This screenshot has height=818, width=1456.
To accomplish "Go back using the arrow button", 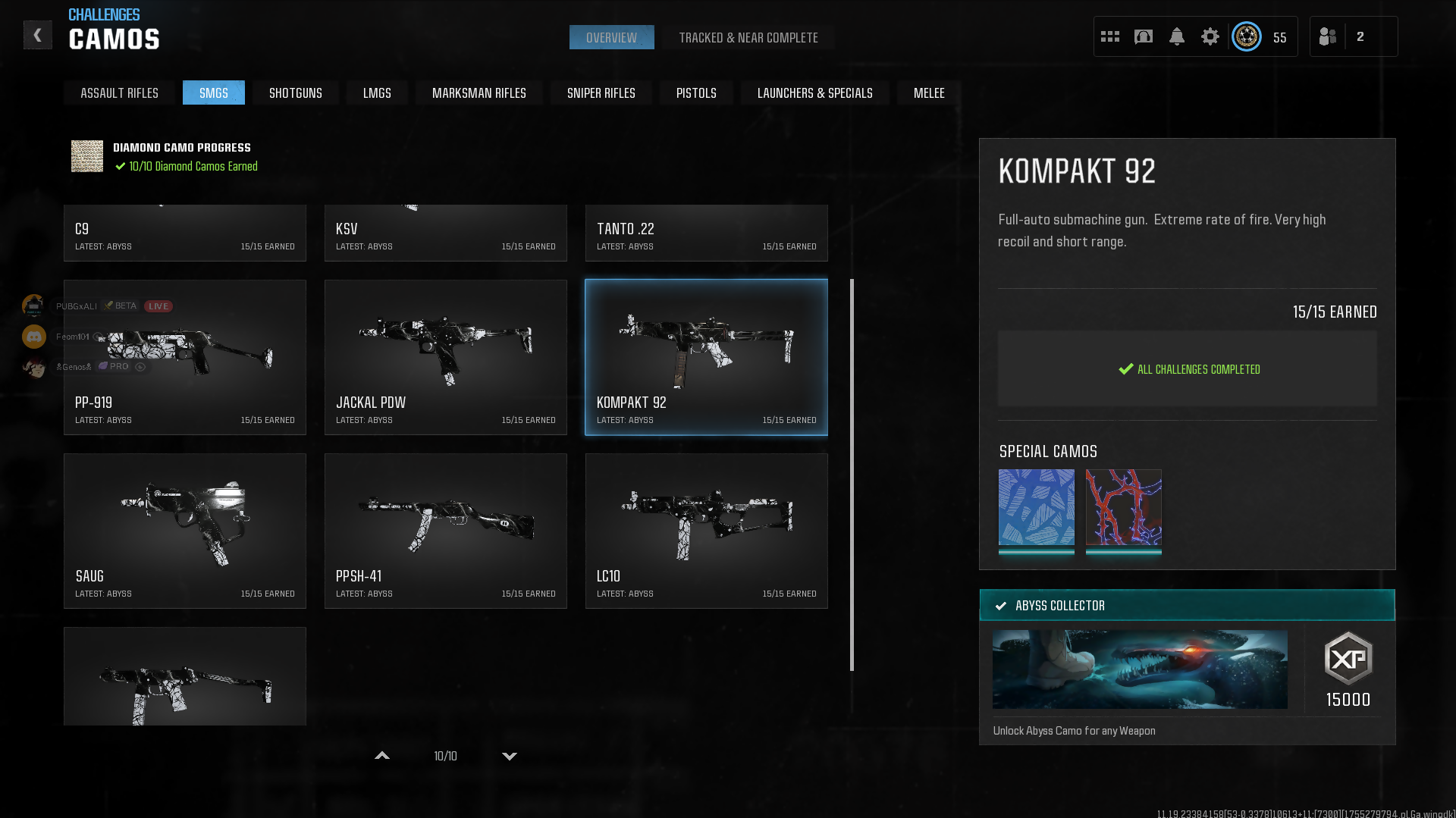I will [x=37, y=36].
